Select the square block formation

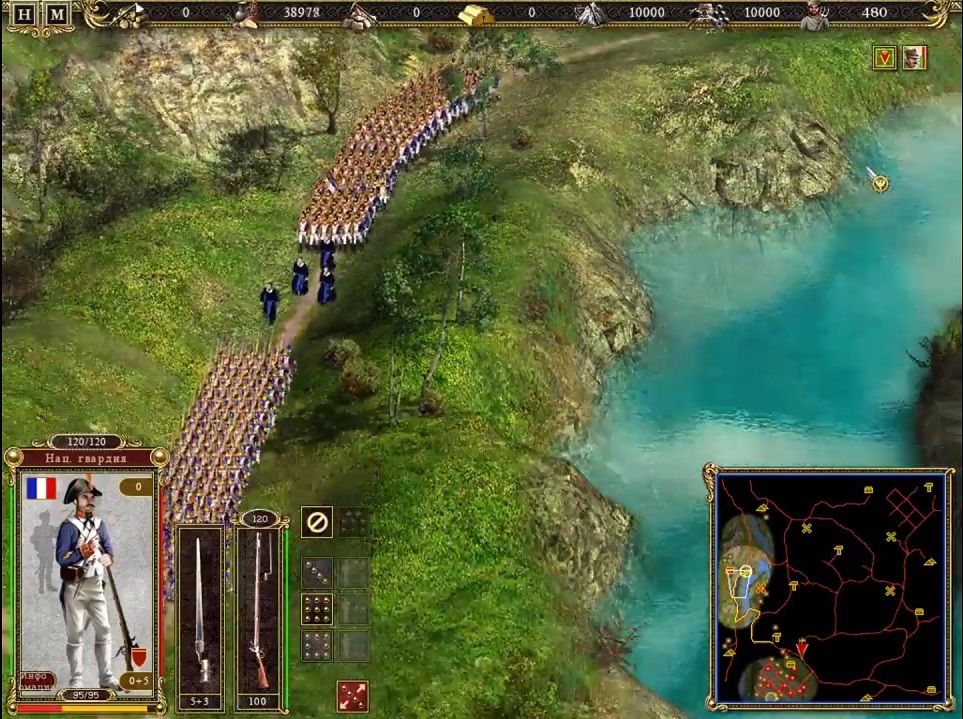tap(317, 609)
